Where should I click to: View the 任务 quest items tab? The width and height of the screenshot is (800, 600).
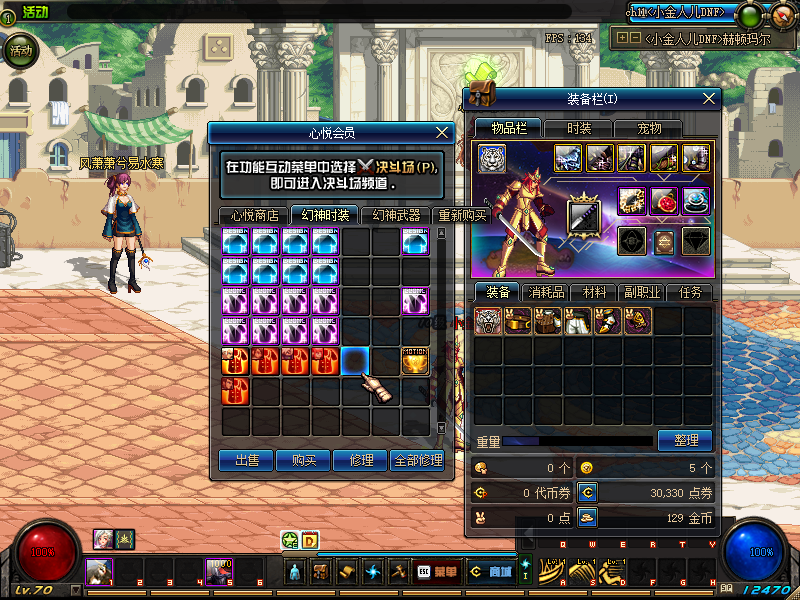tap(690, 292)
